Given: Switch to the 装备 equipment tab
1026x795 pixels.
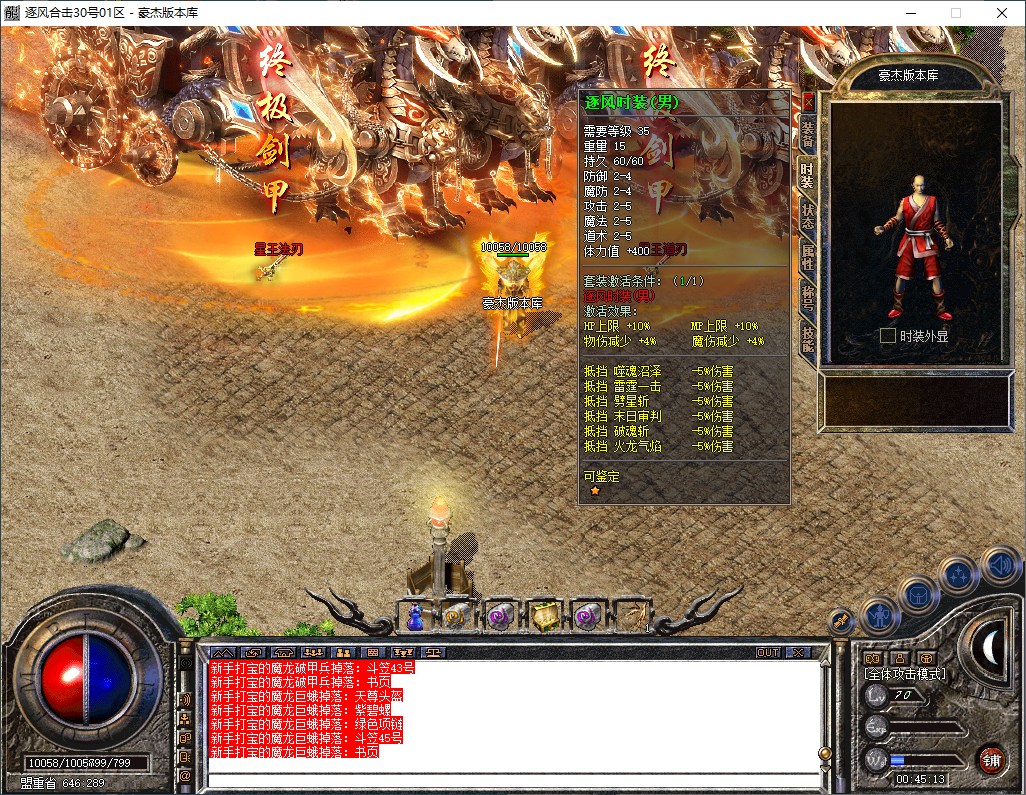Looking at the screenshot, I should [807, 132].
